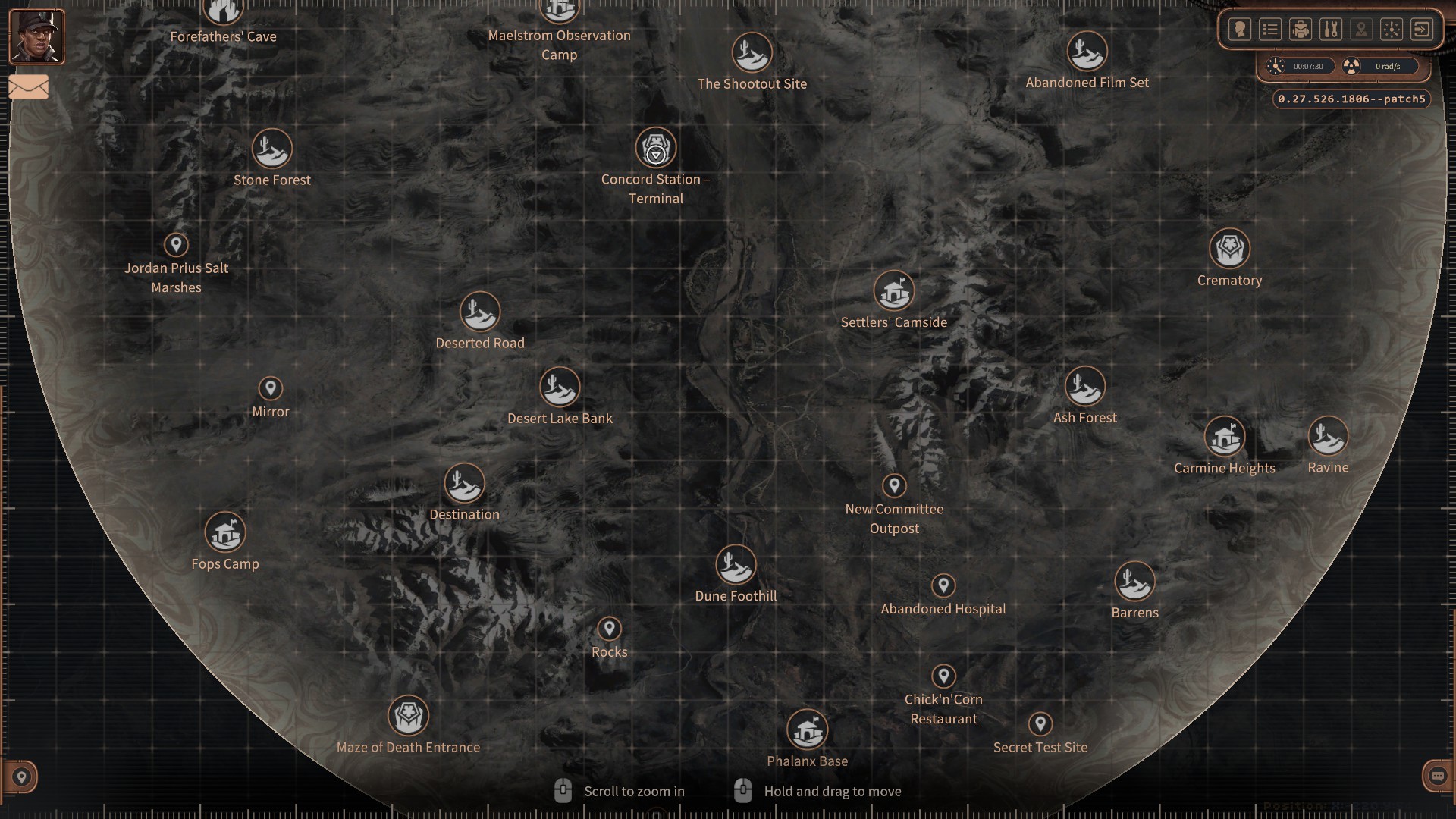Select the Fops Camp marker
1456x819 pixels.
225,534
